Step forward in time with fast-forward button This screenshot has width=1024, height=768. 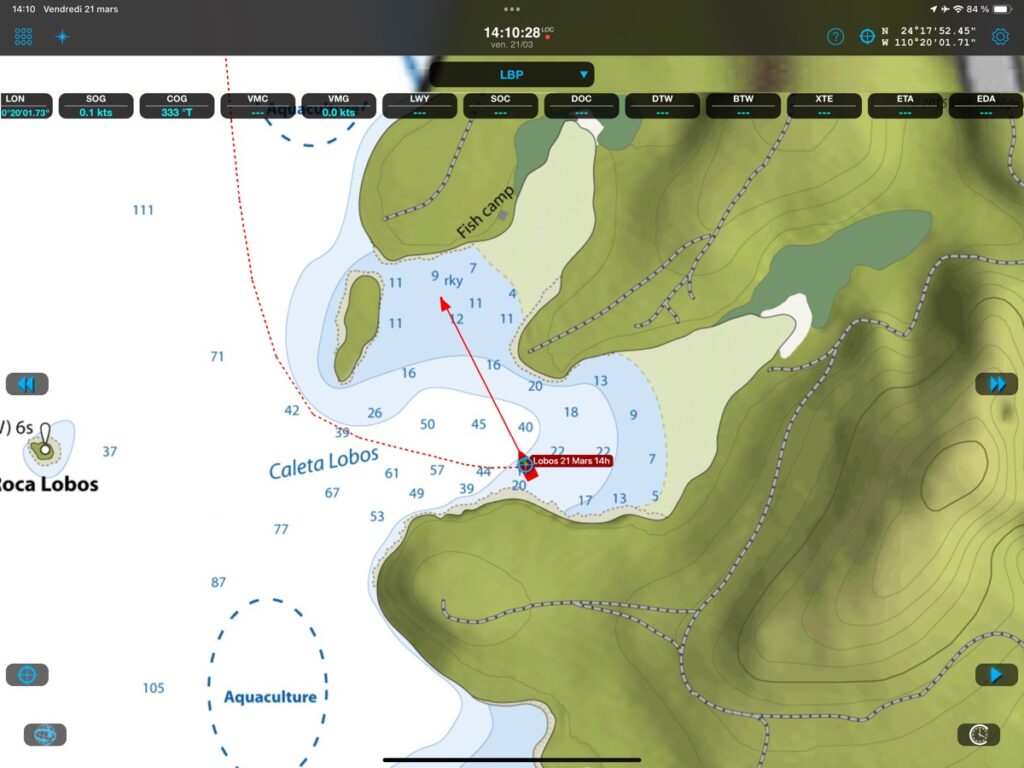(996, 384)
